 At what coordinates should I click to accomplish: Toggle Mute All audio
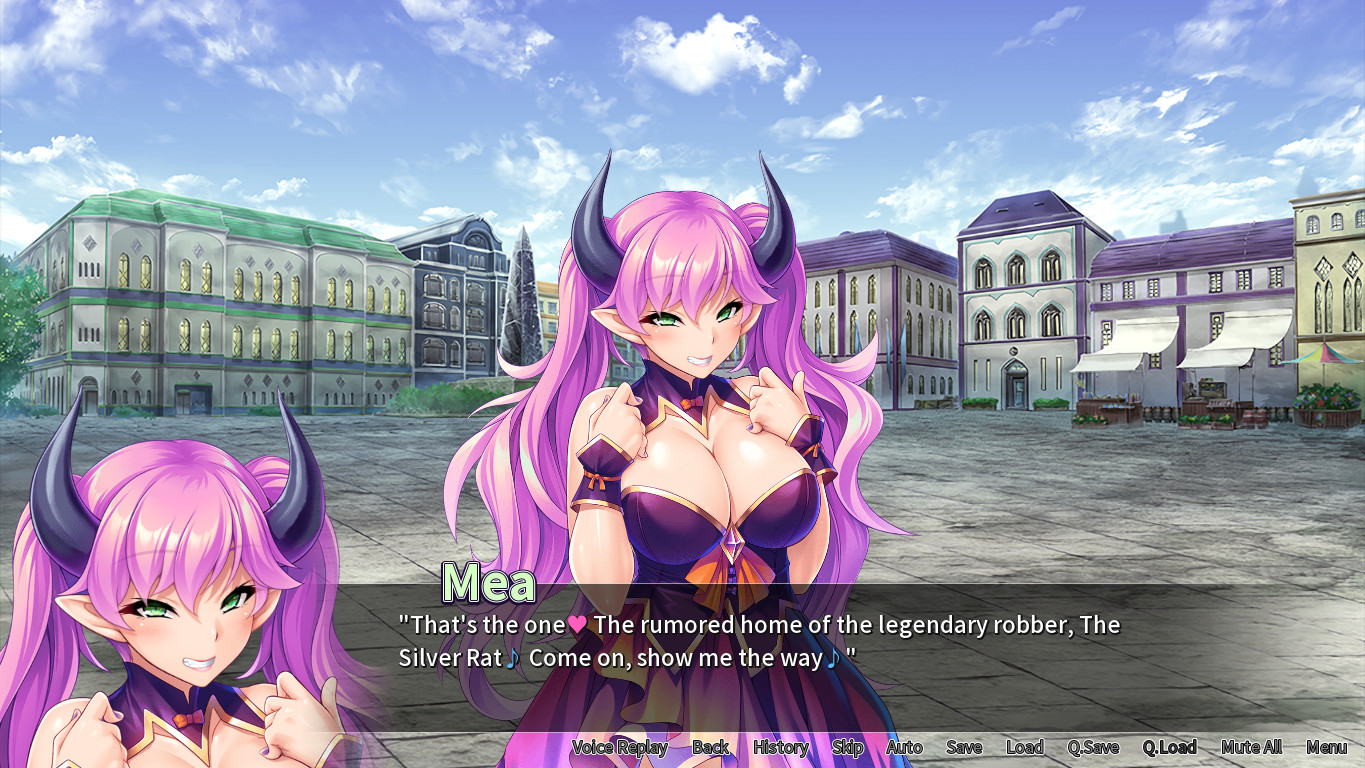tap(1251, 747)
